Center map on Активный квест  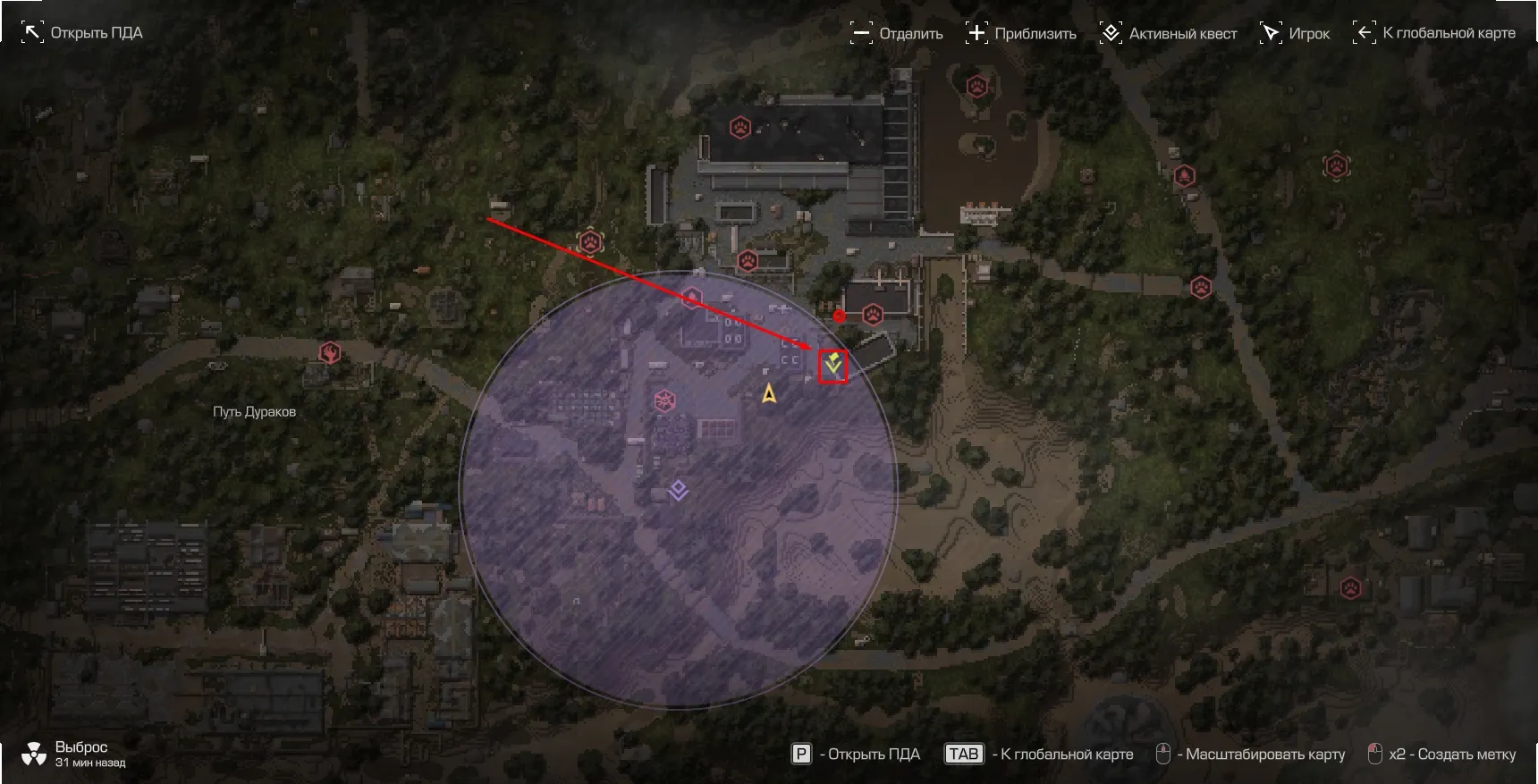[x=1169, y=34]
